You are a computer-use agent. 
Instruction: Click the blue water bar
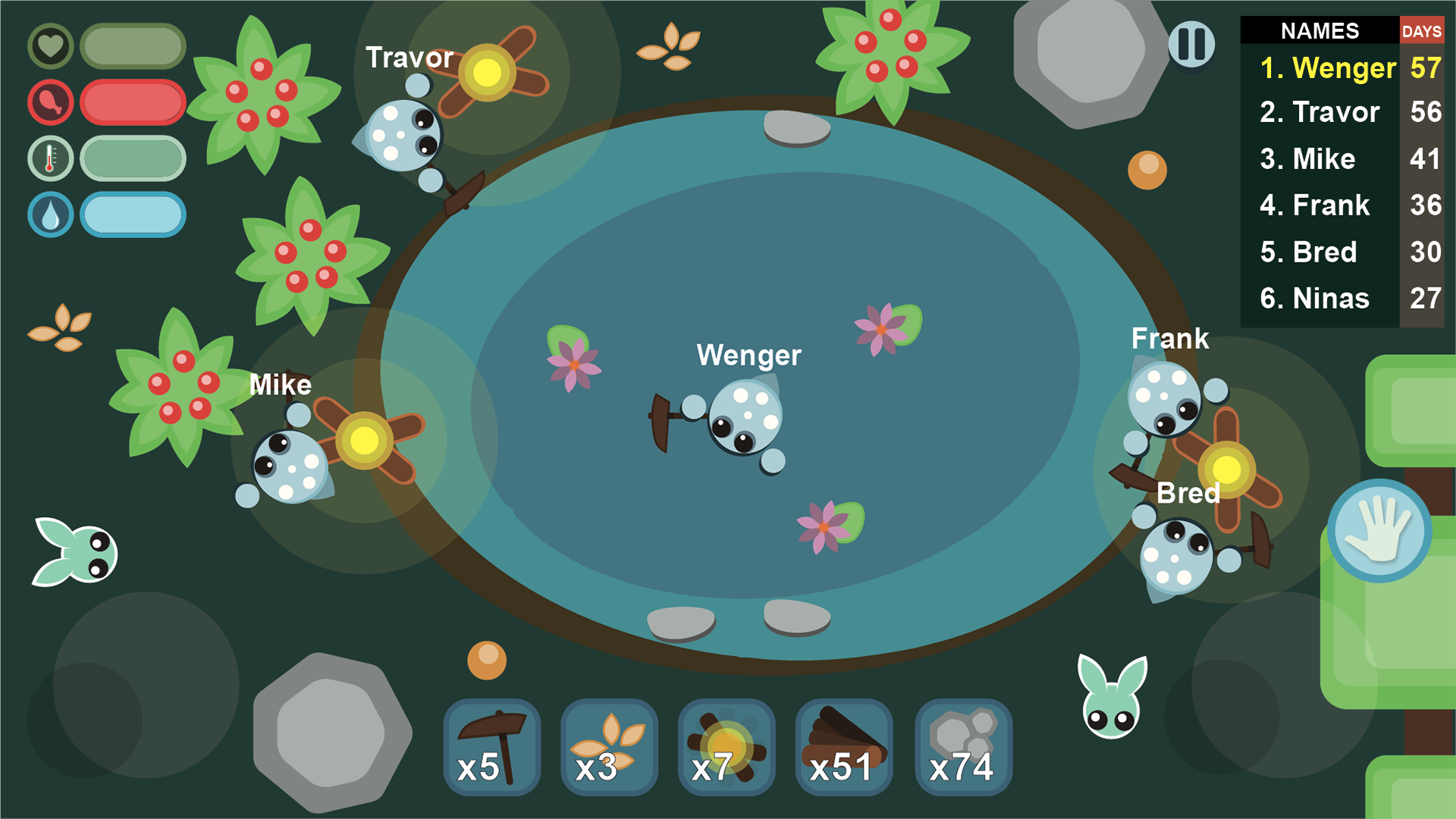pos(133,215)
